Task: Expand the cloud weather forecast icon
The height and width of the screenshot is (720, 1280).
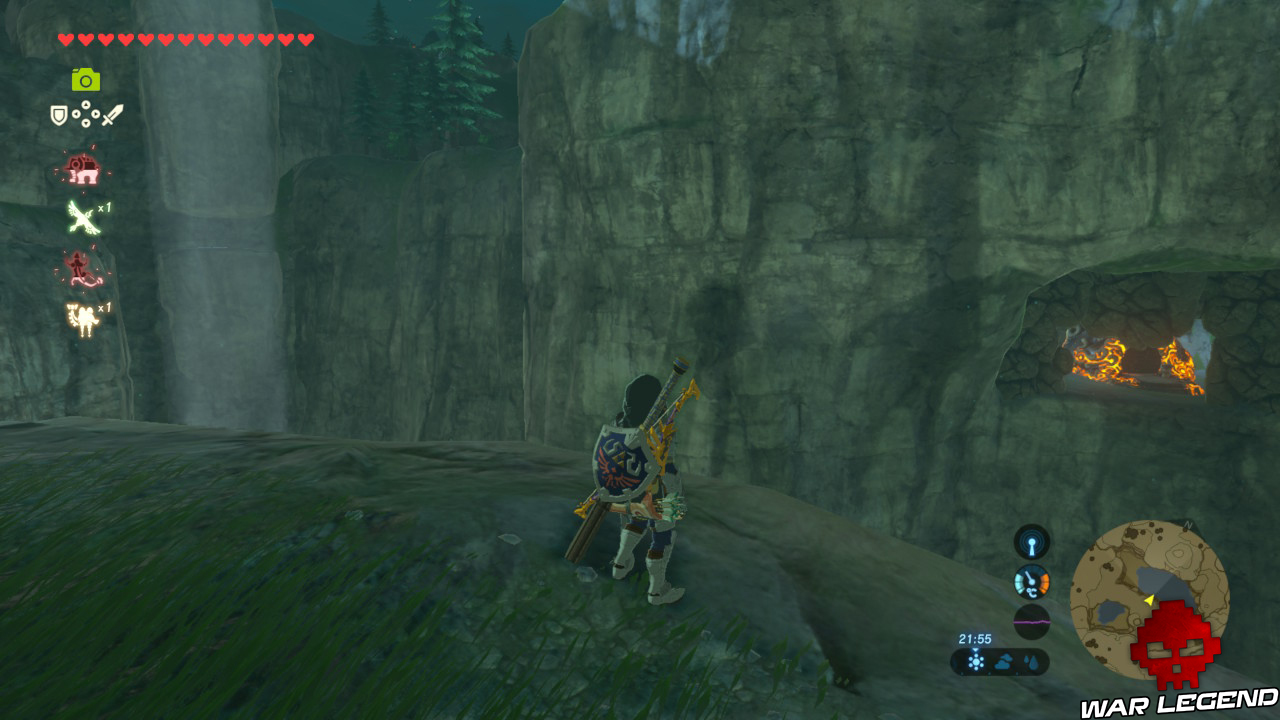Action: click(x=1005, y=660)
